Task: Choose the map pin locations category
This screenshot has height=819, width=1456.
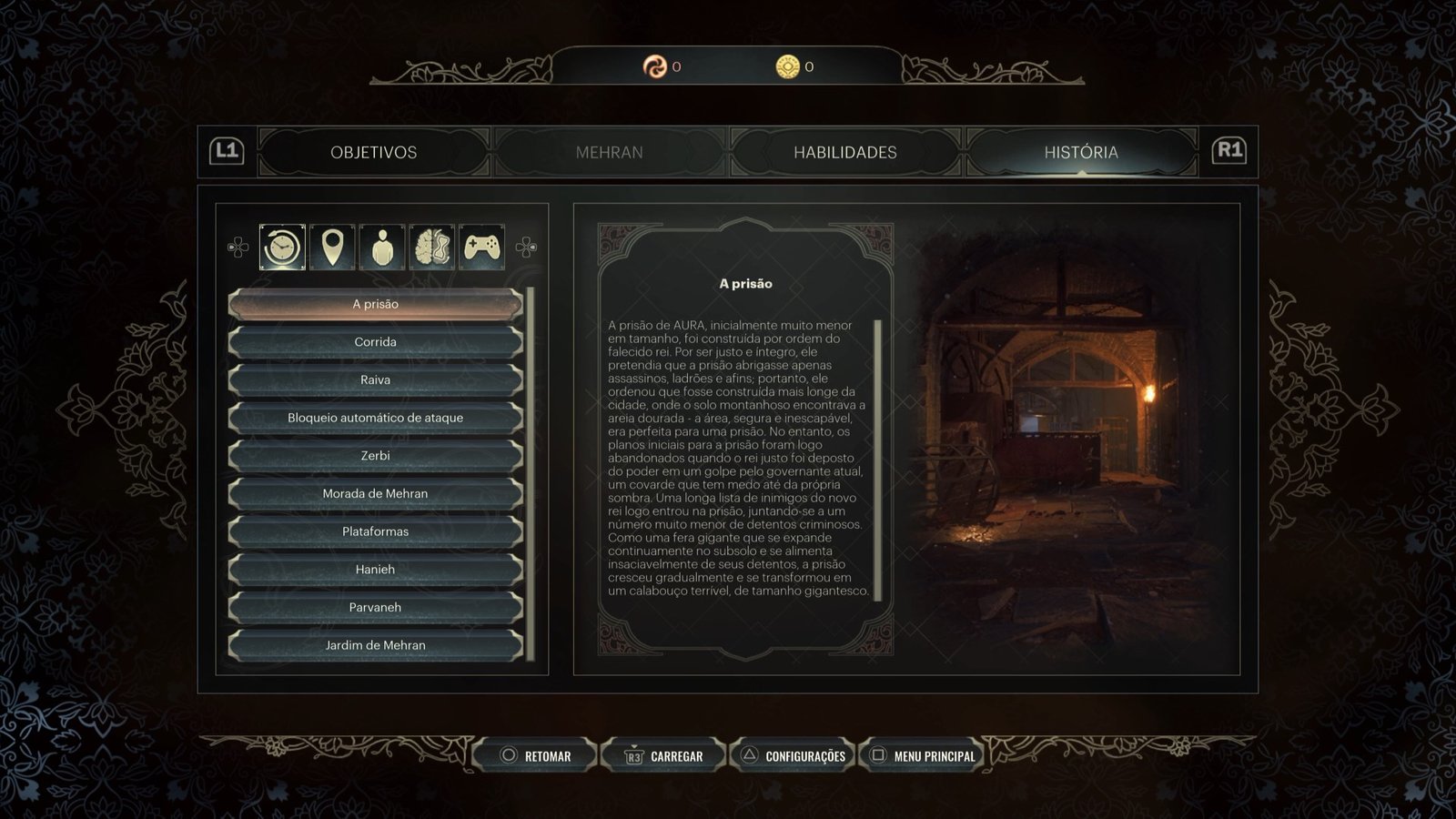Action: [332, 247]
